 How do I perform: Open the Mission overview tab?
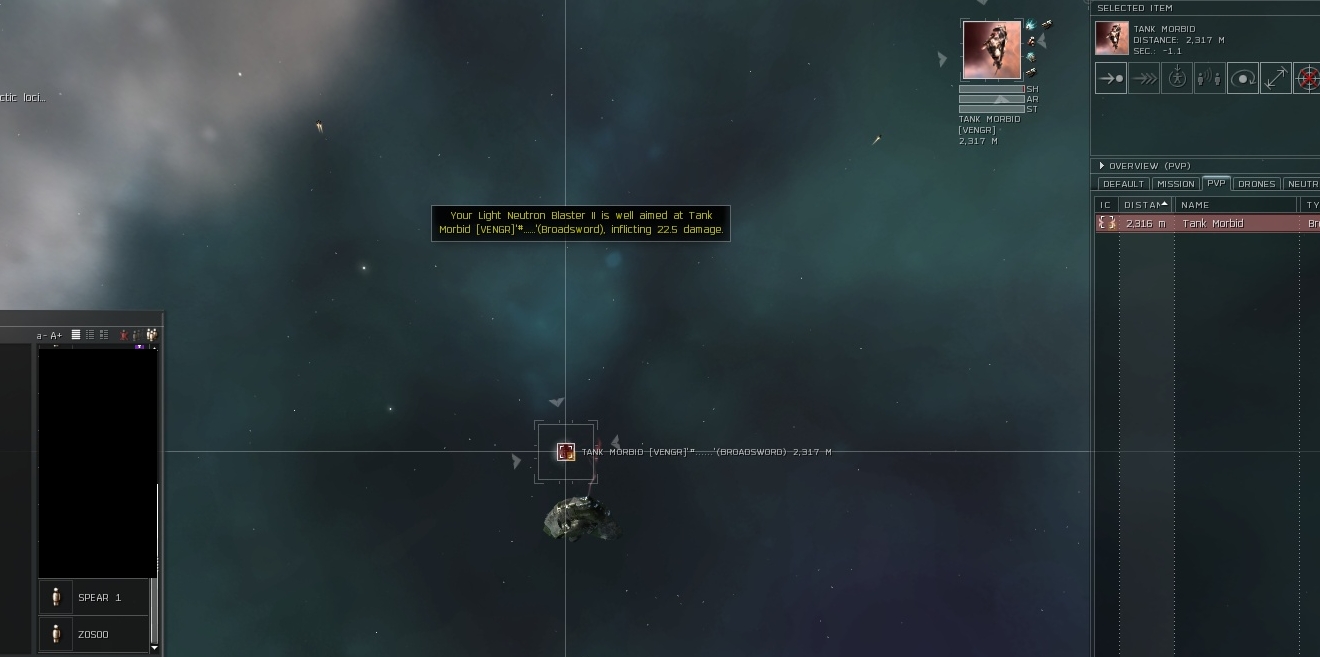coord(1175,184)
